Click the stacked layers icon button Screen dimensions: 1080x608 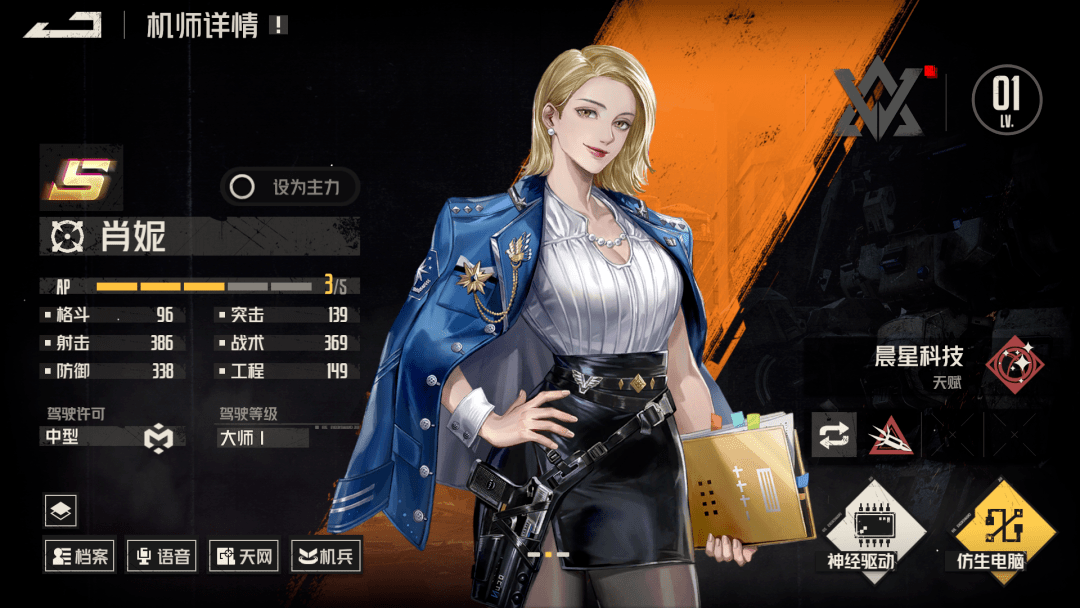point(61,511)
